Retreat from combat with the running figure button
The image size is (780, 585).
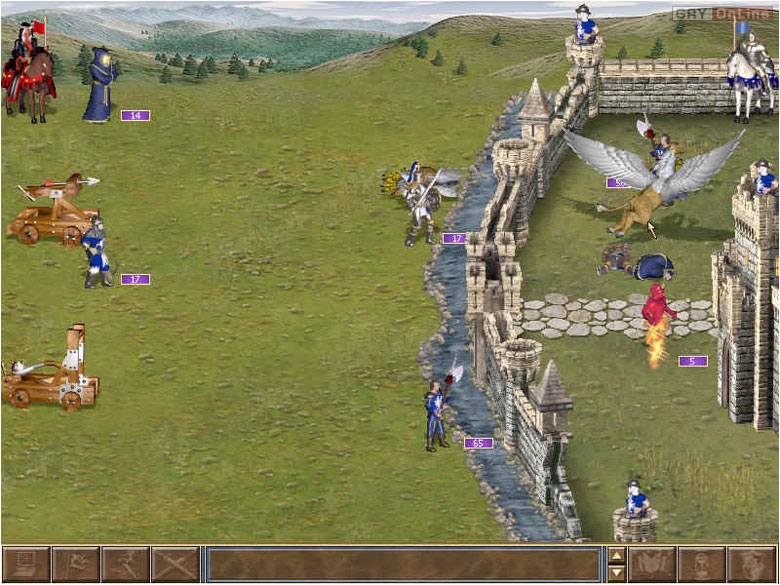point(125,565)
